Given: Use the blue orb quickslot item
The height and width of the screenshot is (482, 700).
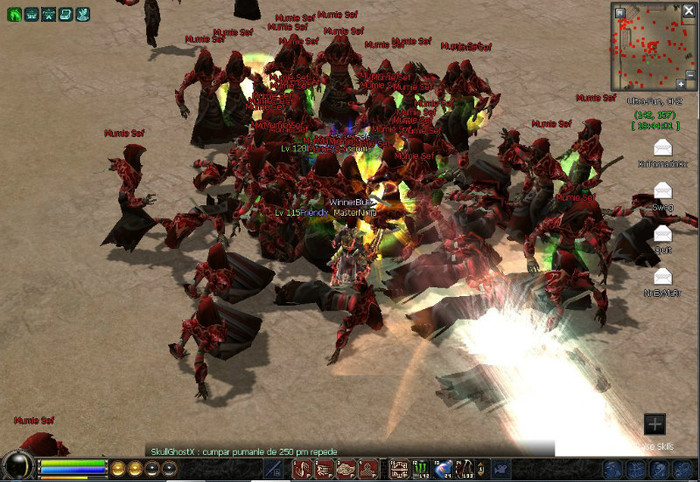Looking at the screenshot, I should coord(444,467).
